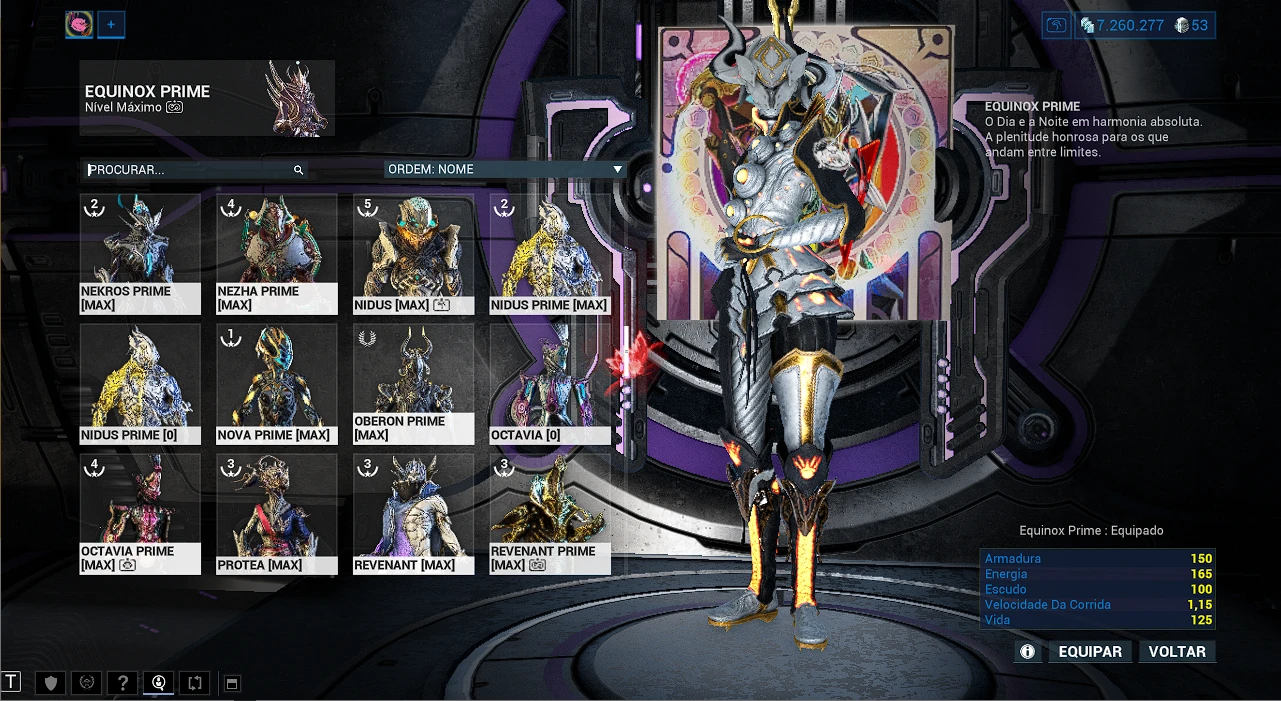The height and width of the screenshot is (701, 1281).
Task: Select the Protea warframe tile
Action: pyautogui.click(x=276, y=514)
